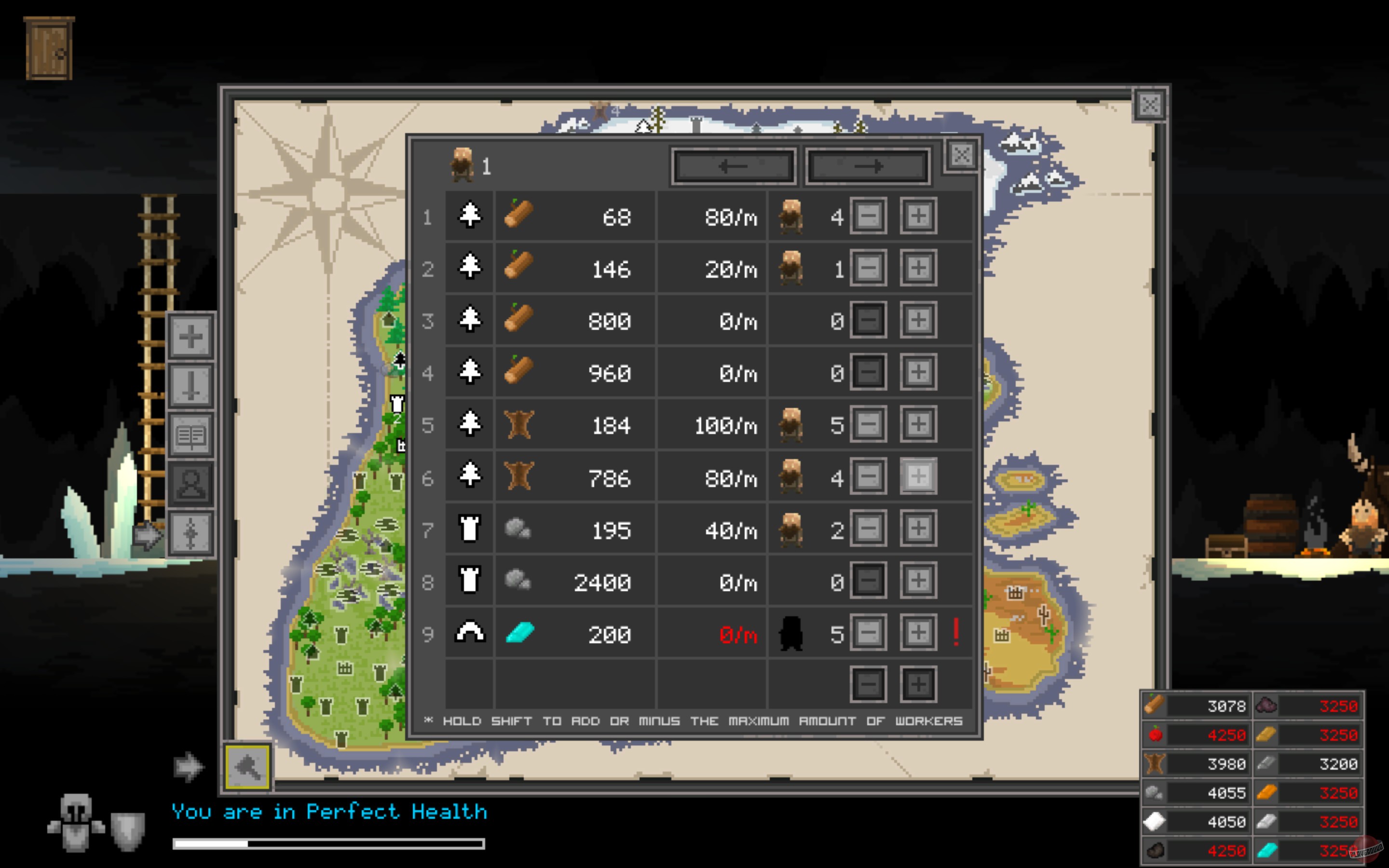This screenshot has width=1389, height=868.
Task: Select the hammer tool in the bottom slot
Action: 248,768
